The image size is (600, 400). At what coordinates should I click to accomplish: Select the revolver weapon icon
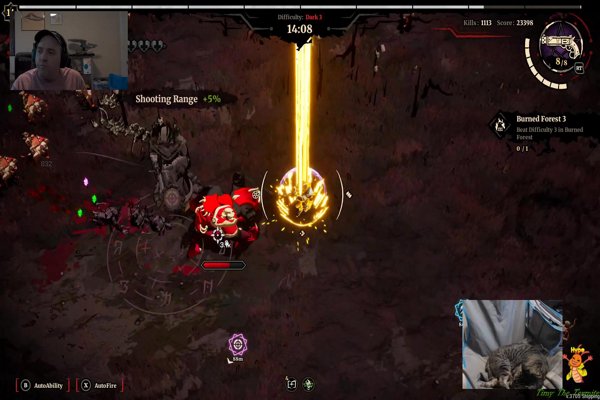tap(556, 41)
